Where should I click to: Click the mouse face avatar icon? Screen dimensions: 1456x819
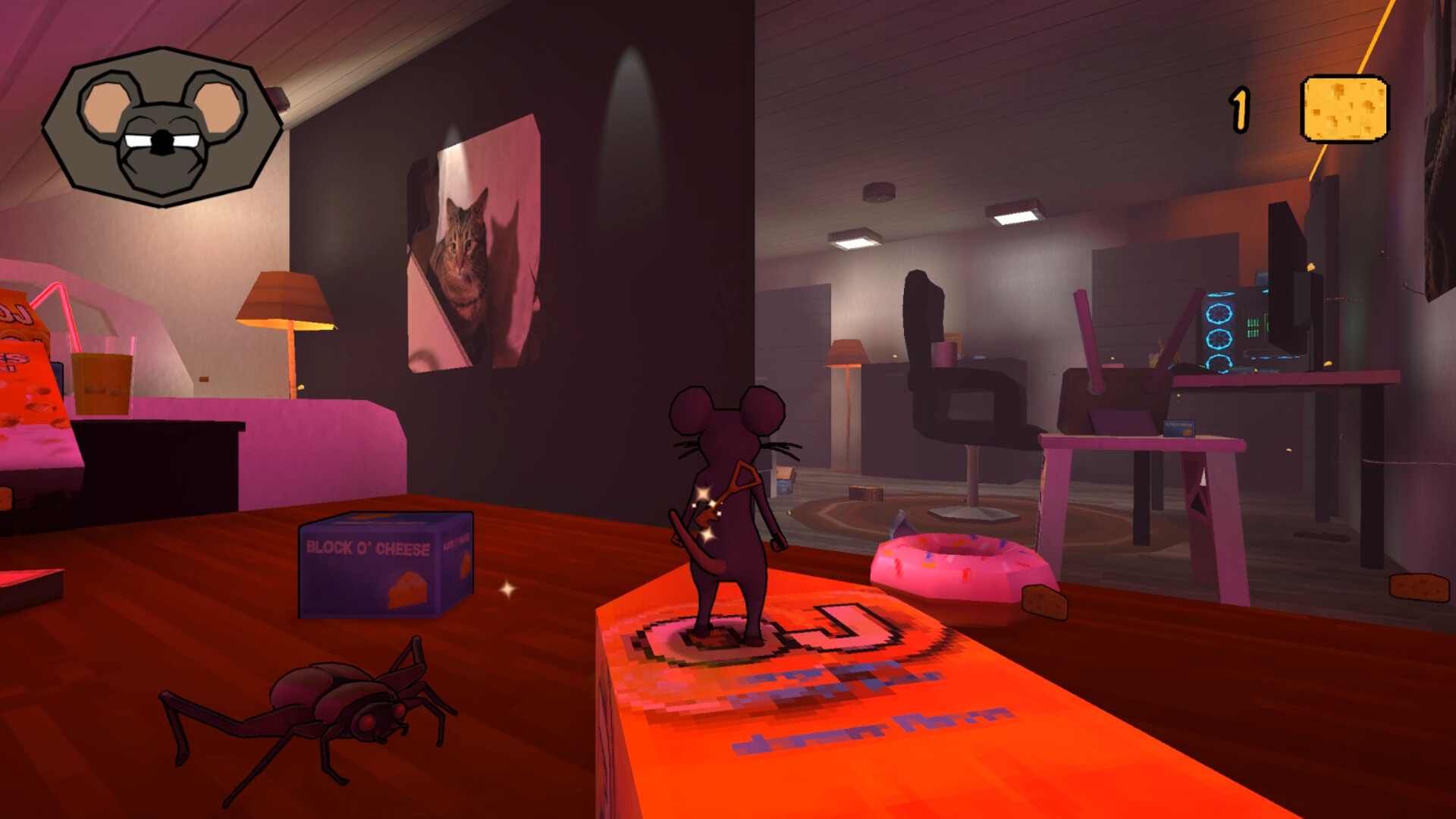coord(155,125)
